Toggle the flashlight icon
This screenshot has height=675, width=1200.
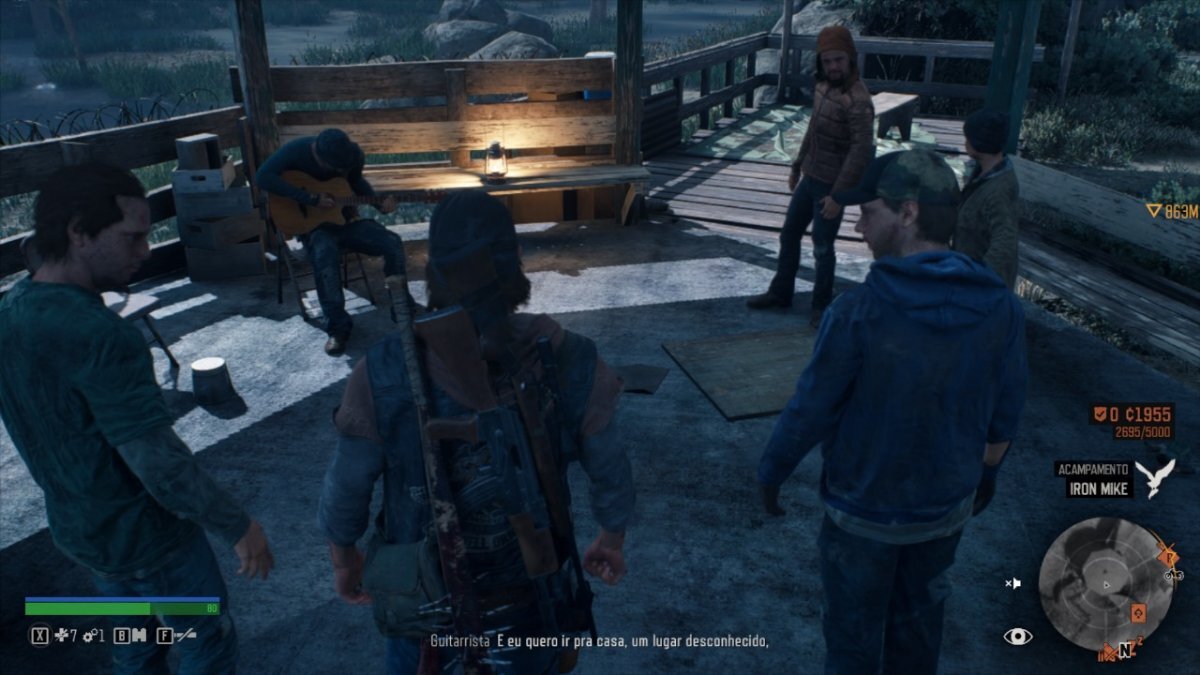click(x=184, y=635)
